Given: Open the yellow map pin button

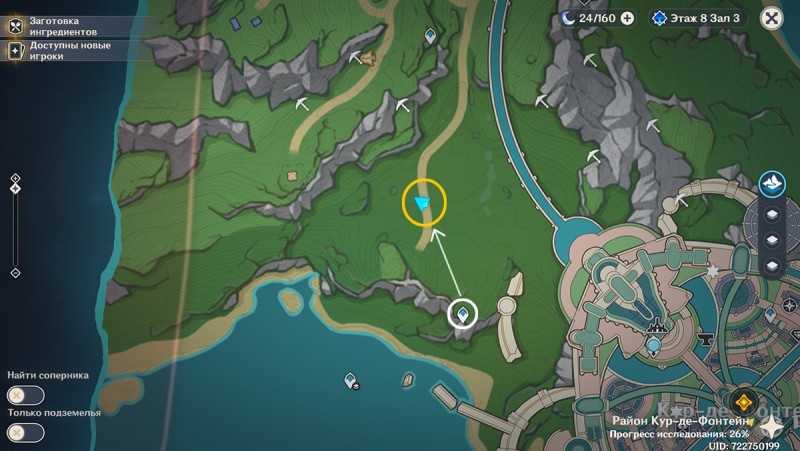Looking at the screenshot, I should tap(743, 403).
